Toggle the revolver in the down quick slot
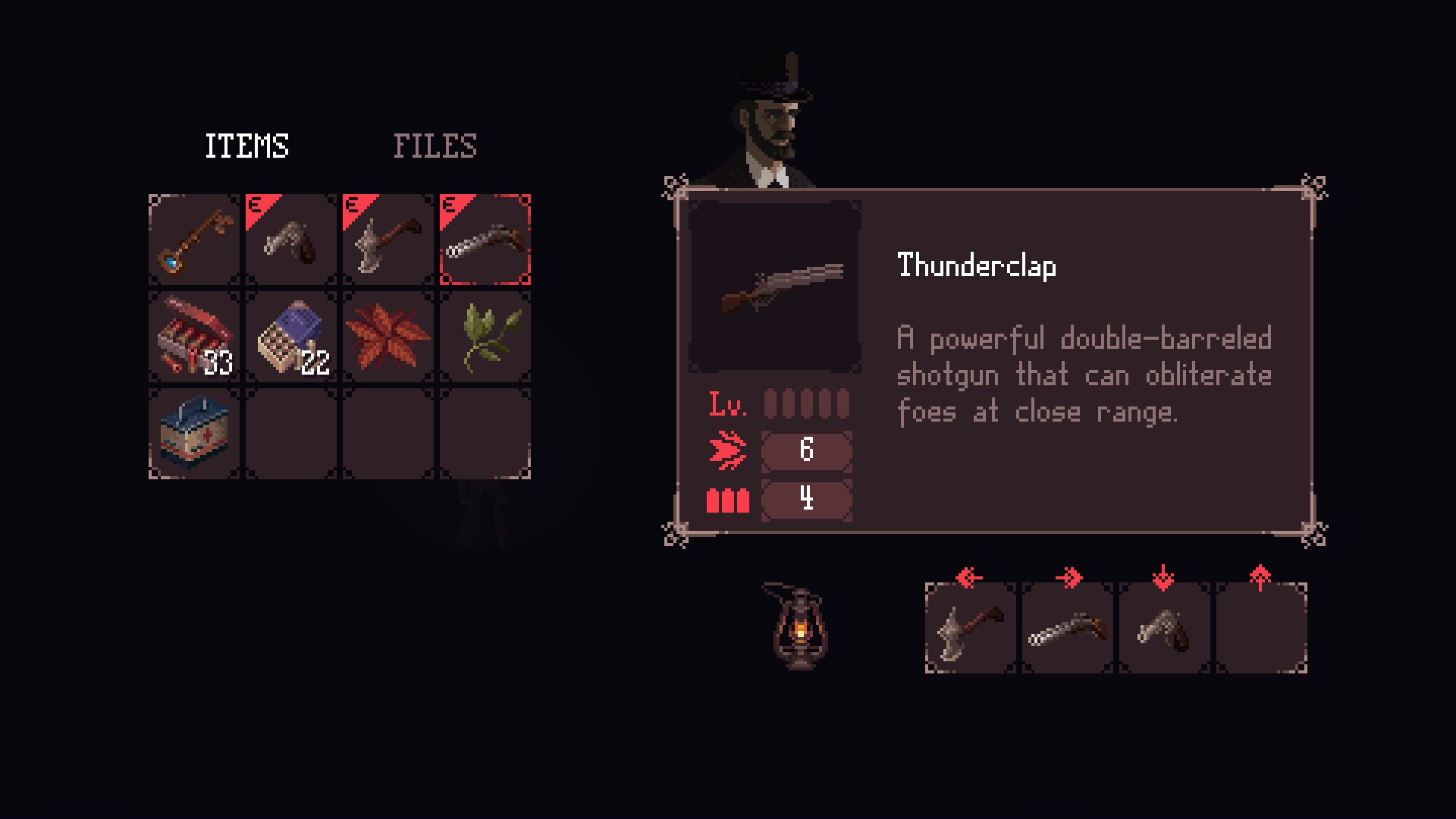This screenshot has height=819, width=1456. [1163, 629]
